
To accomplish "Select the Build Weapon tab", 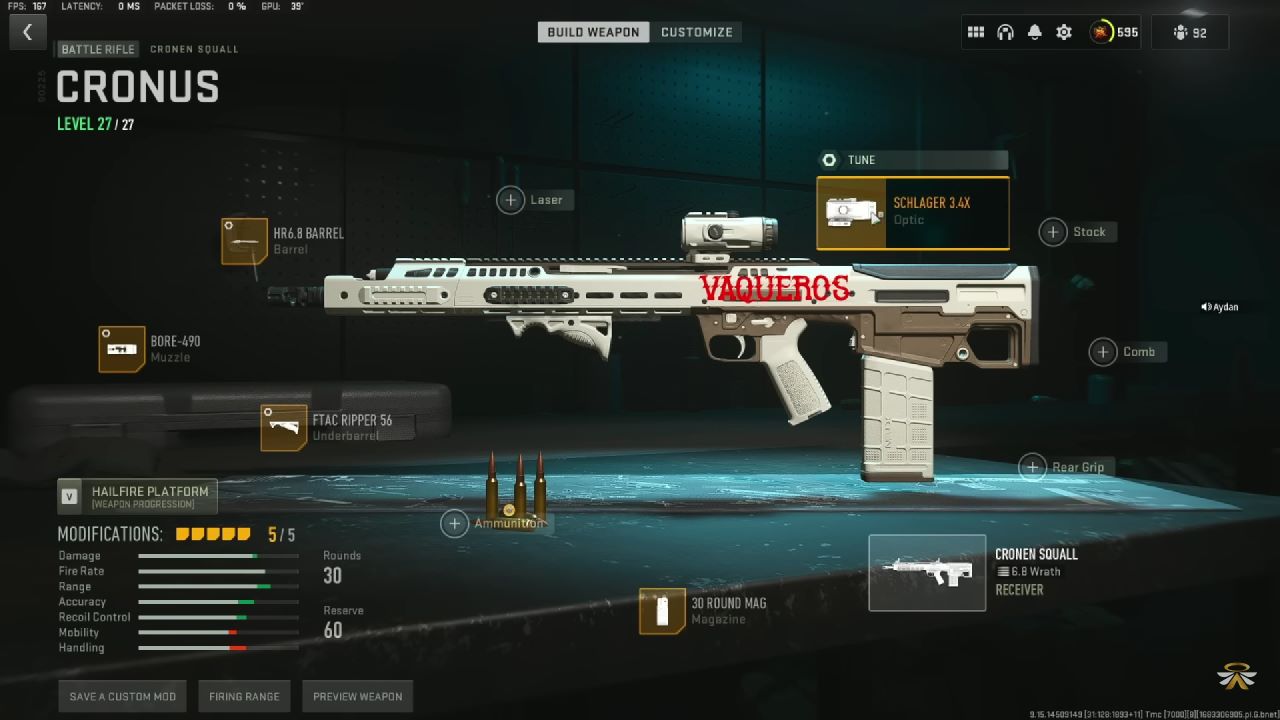I will [593, 32].
